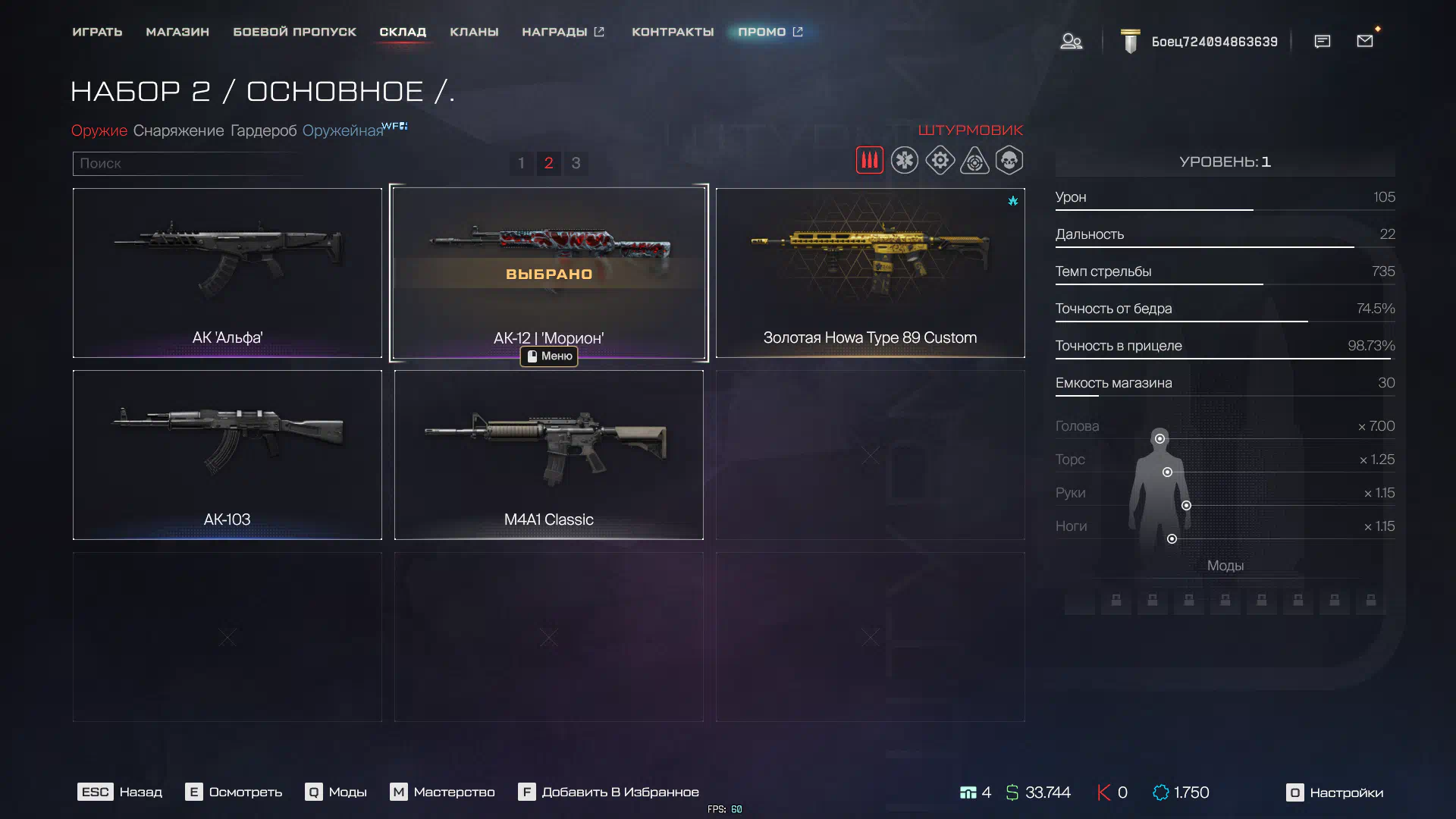The image size is (1456, 819).
Task: Select the Золотая Howa Type 89 Custom
Action: pyautogui.click(x=870, y=272)
